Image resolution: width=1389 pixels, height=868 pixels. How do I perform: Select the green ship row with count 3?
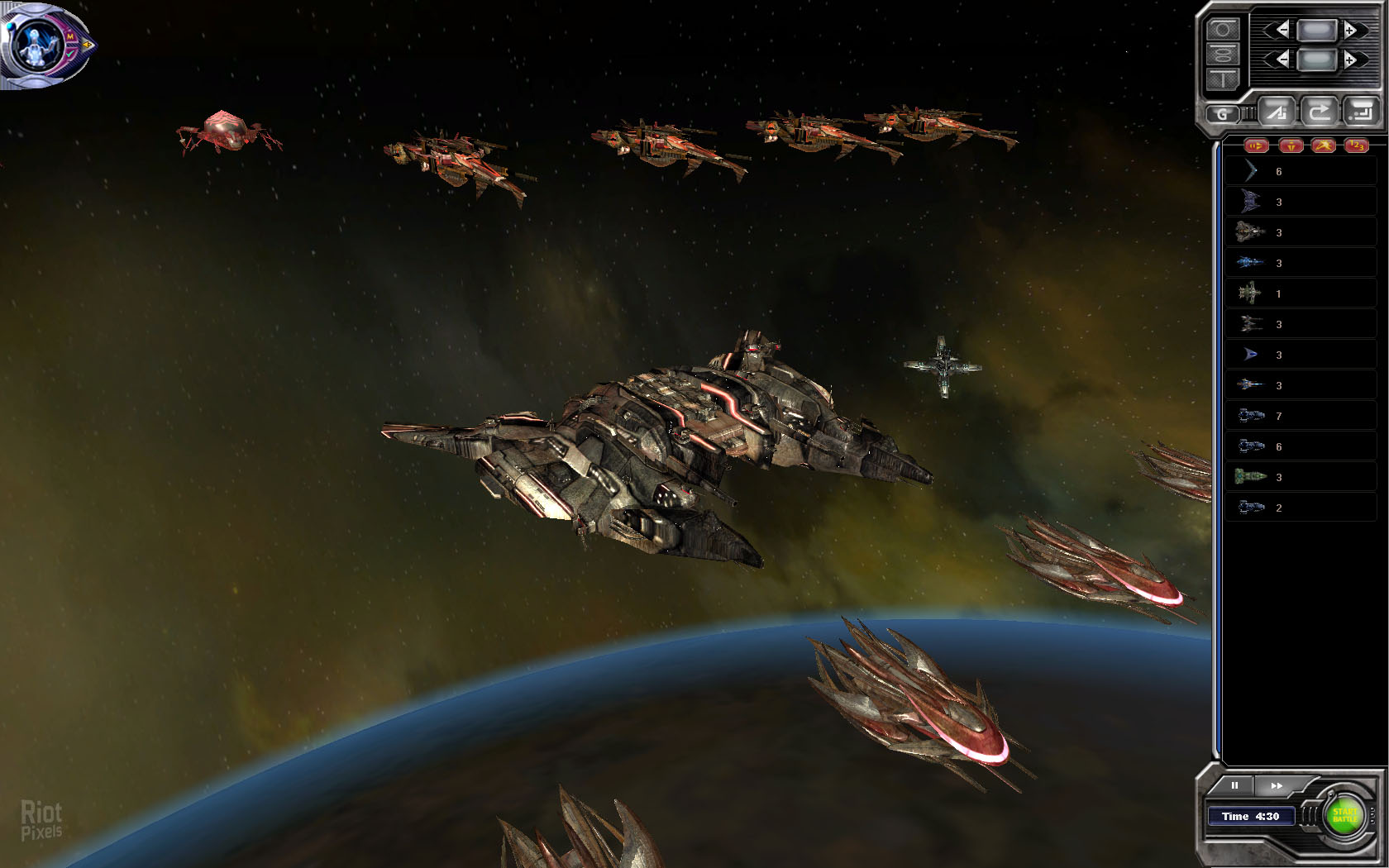[x=1300, y=477]
